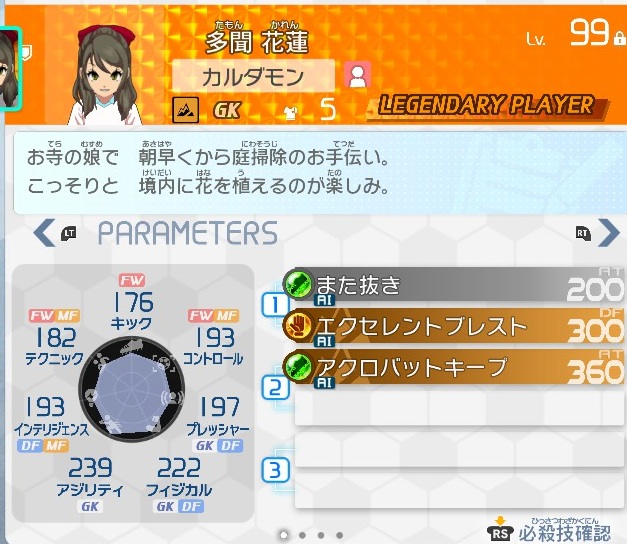The image size is (627, 544).
Task: Go to next parameters page arrow
Action: click(608, 234)
